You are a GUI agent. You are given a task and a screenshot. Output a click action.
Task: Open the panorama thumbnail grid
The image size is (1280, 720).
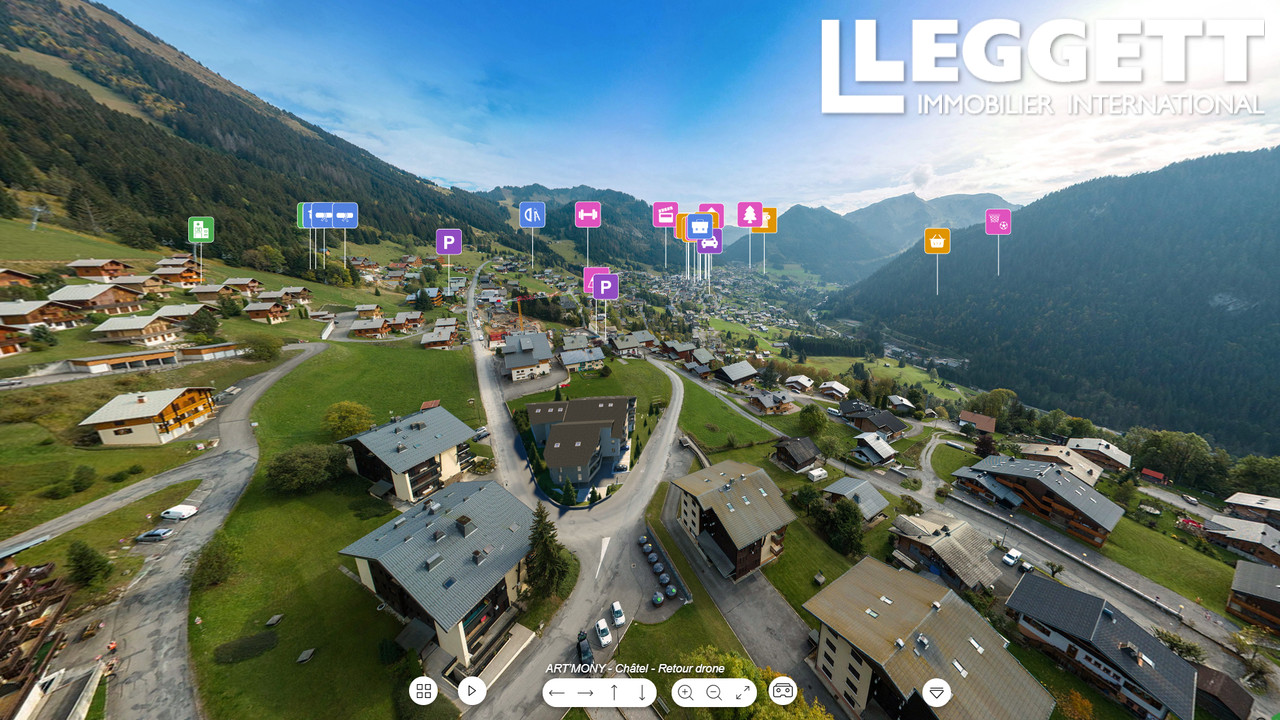click(x=423, y=691)
